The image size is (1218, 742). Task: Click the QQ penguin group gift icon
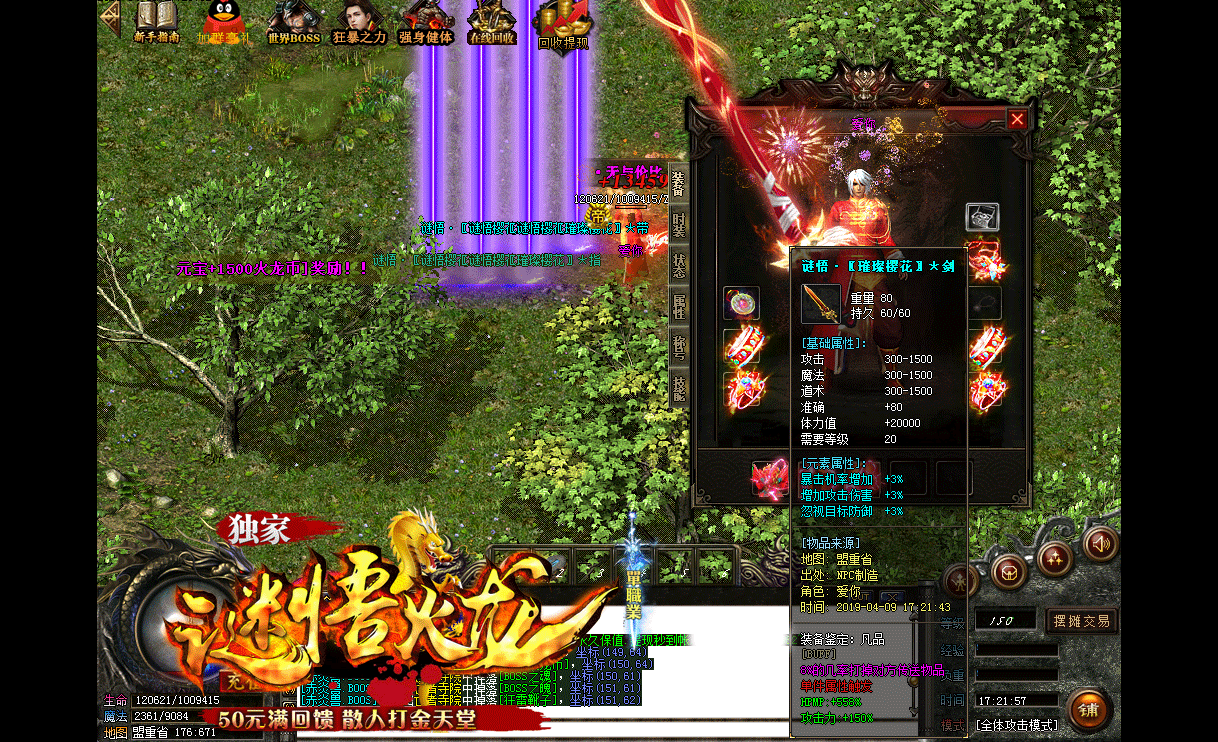coord(222,22)
